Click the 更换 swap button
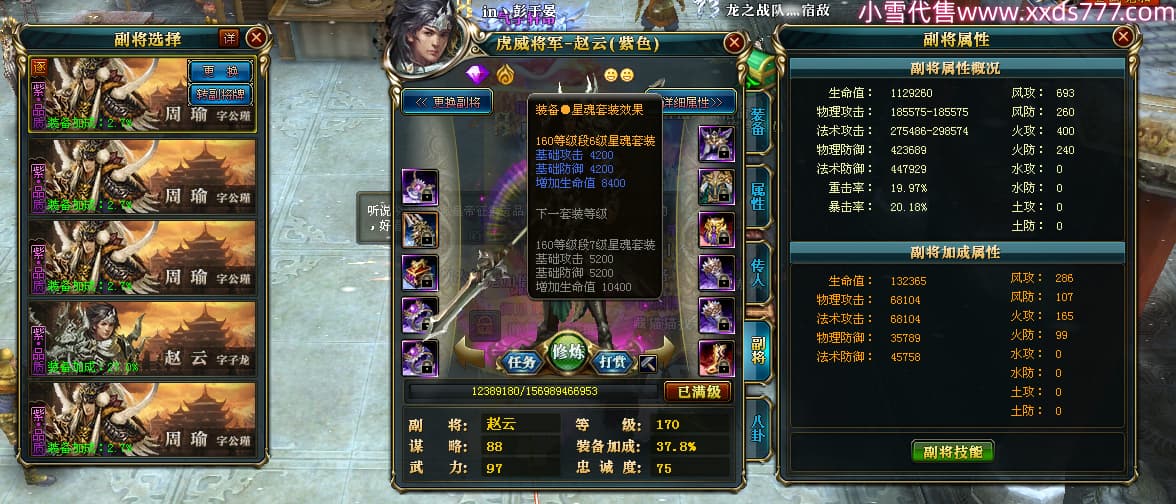Screen dimensions: 1176x504 pos(220,72)
